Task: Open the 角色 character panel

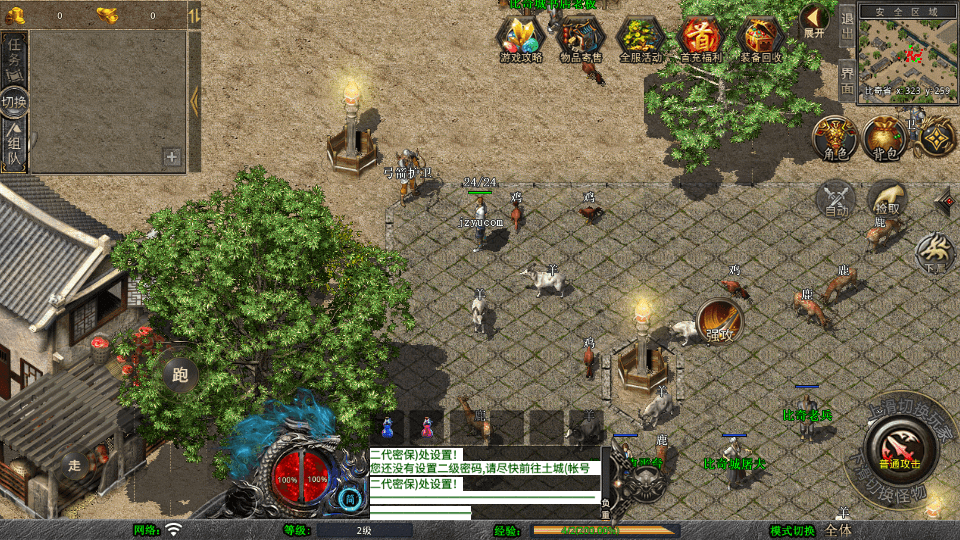Action: point(833,138)
